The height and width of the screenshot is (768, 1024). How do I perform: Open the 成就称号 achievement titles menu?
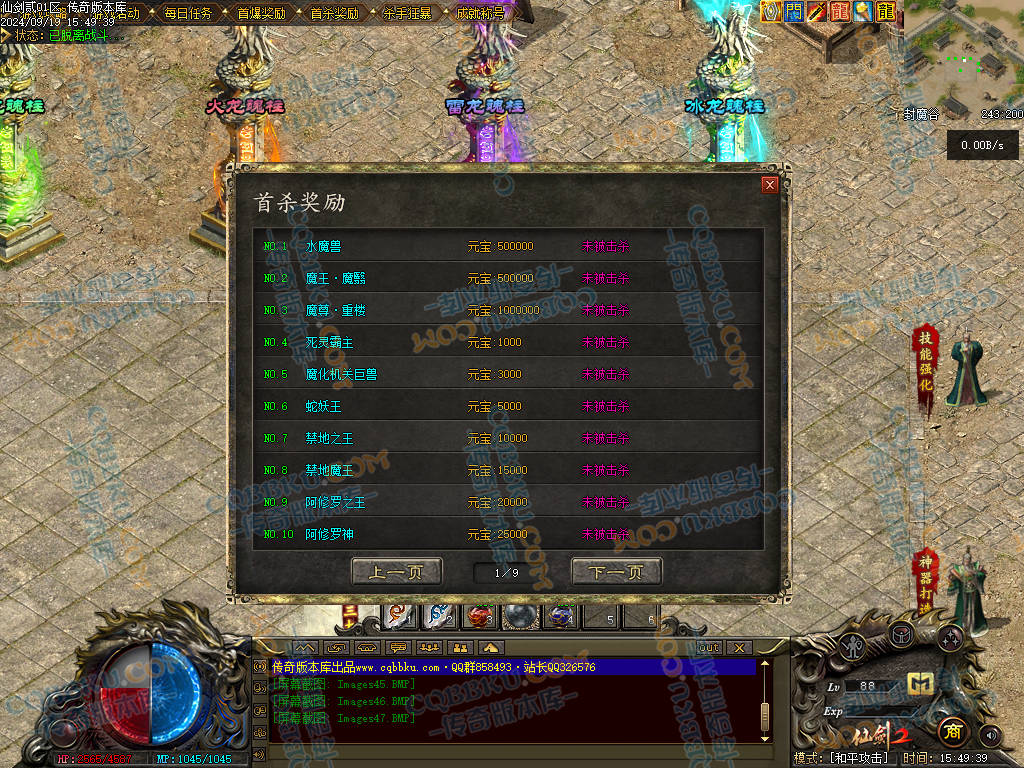coord(480,14)
